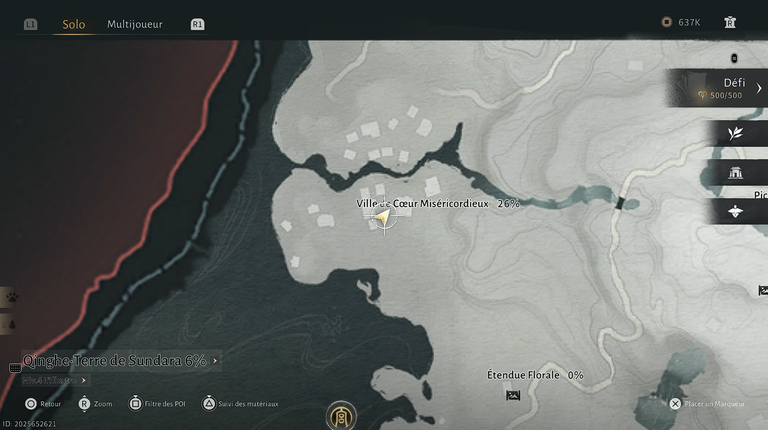Select the Étendue Florale map marker

coord(513,395)
